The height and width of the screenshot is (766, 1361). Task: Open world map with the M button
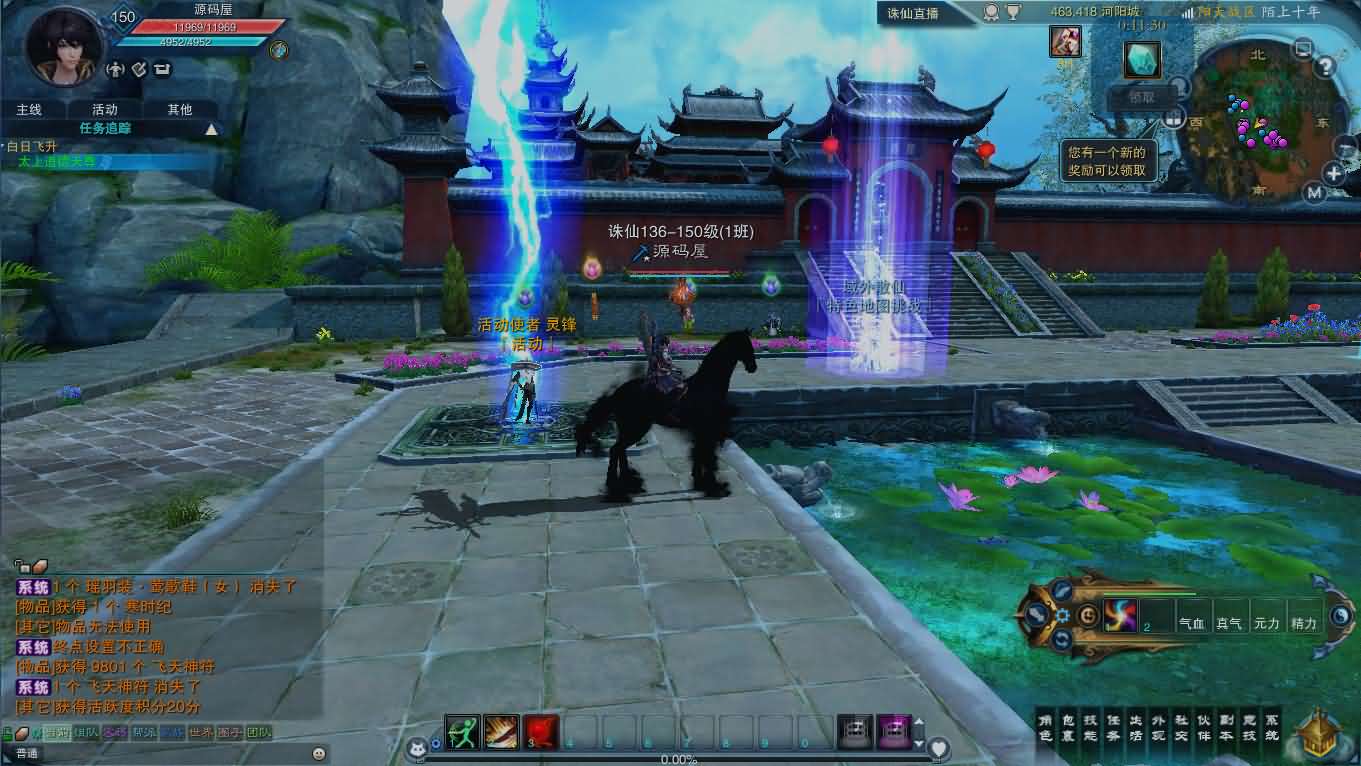1314,192
